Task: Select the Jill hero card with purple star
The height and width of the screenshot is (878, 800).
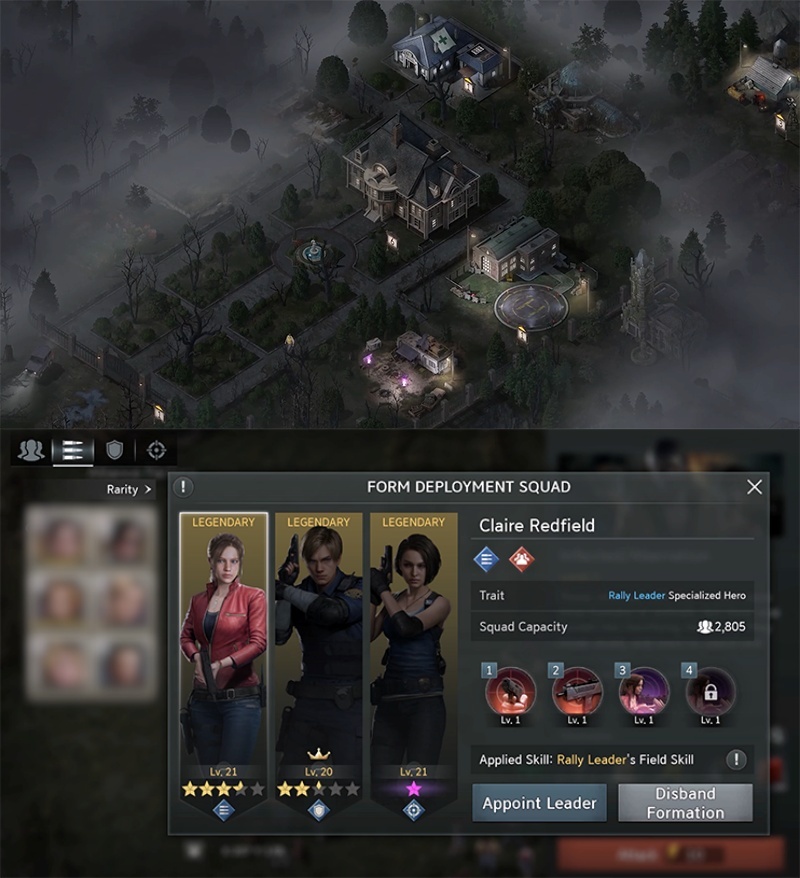Action: click(413, 660)
